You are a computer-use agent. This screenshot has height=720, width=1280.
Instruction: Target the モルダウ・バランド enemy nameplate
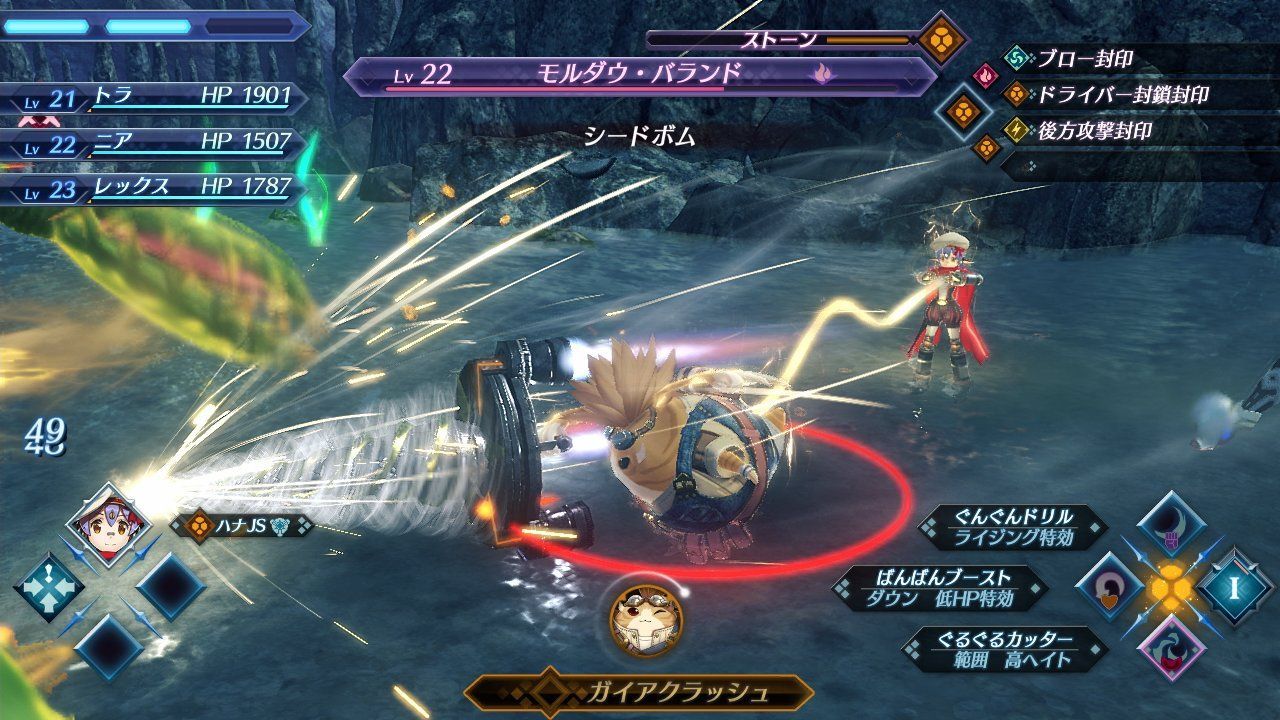pyautogui.click(x=638, y=76)
